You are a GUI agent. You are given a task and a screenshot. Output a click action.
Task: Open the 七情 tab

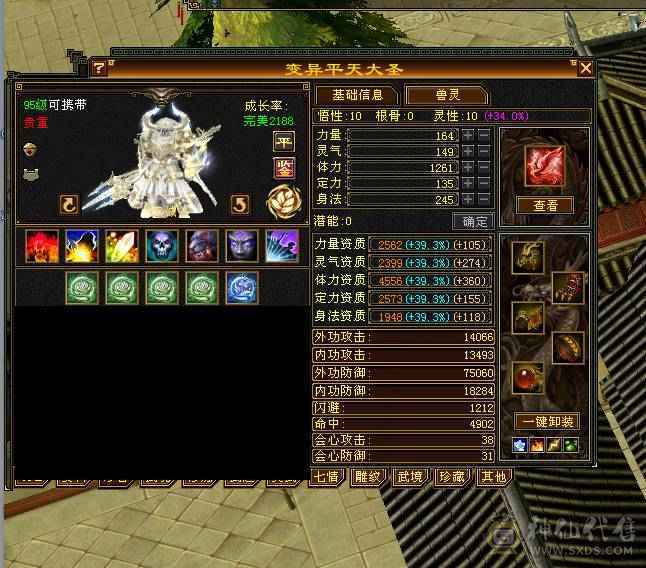tap(329, 477)
